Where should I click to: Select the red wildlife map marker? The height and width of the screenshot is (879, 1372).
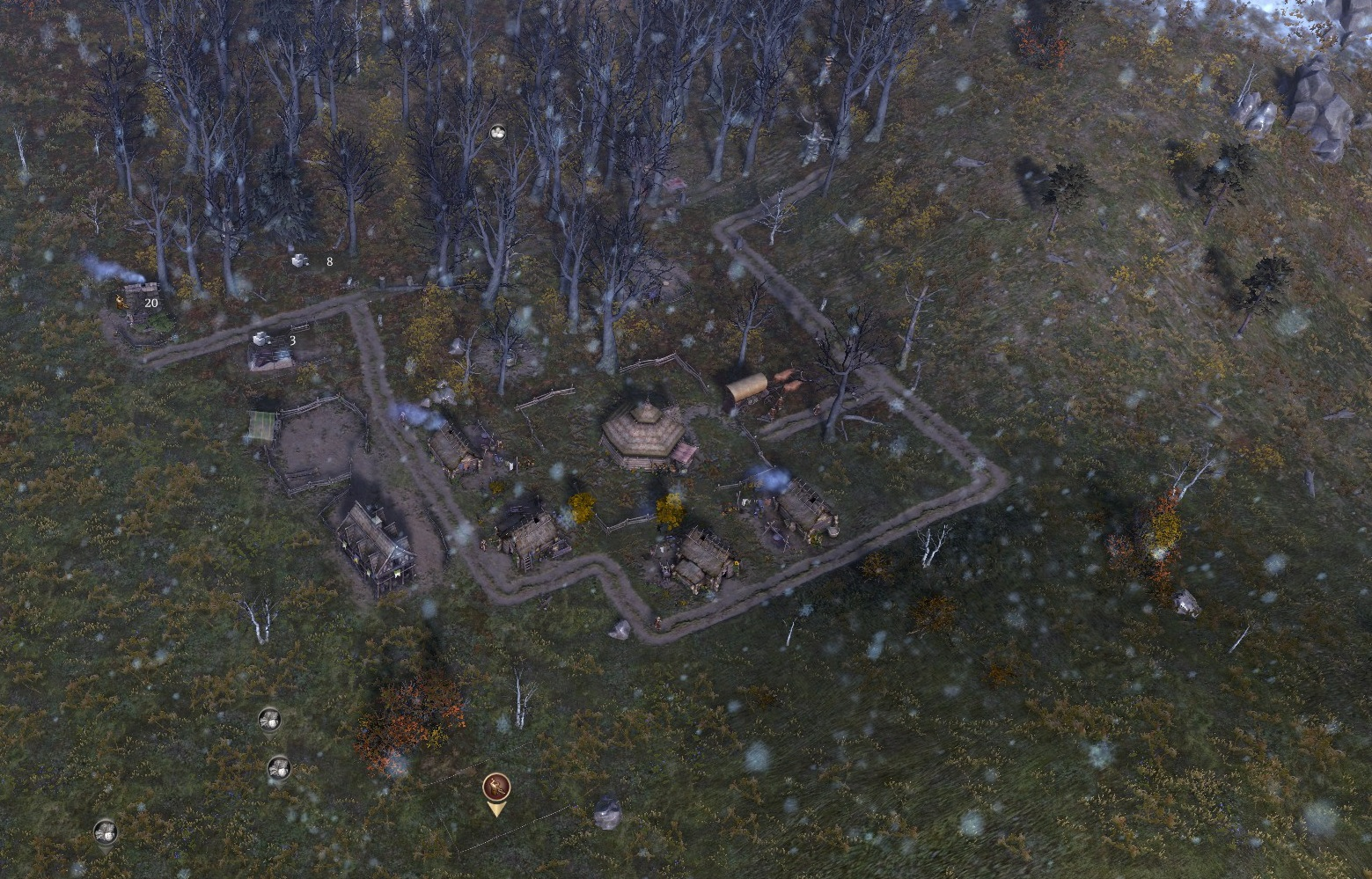[496, 787]
